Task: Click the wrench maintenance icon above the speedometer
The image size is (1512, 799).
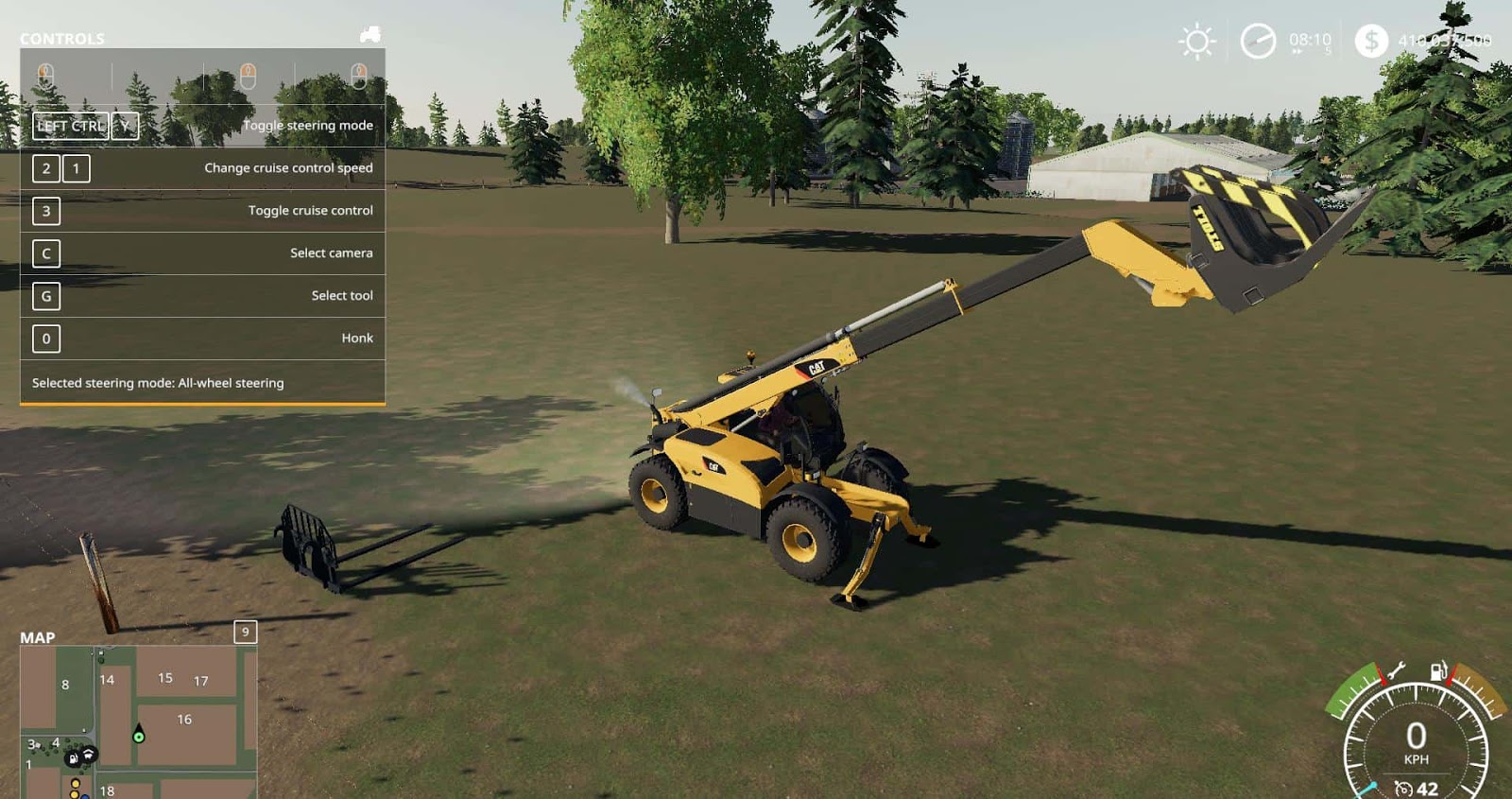Action: click(x=1397, y=669)
